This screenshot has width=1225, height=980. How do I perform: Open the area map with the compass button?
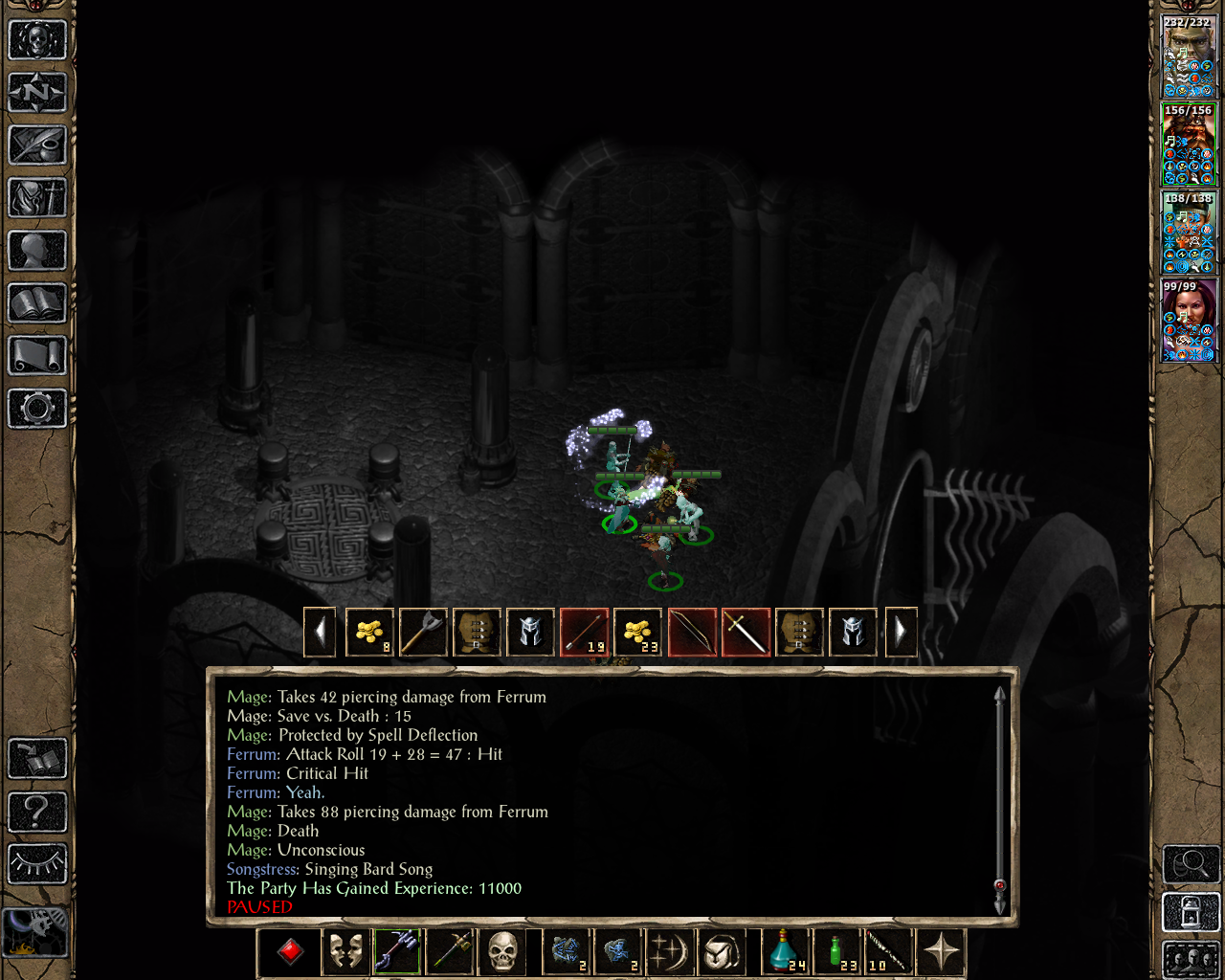[x=37, y=93]
